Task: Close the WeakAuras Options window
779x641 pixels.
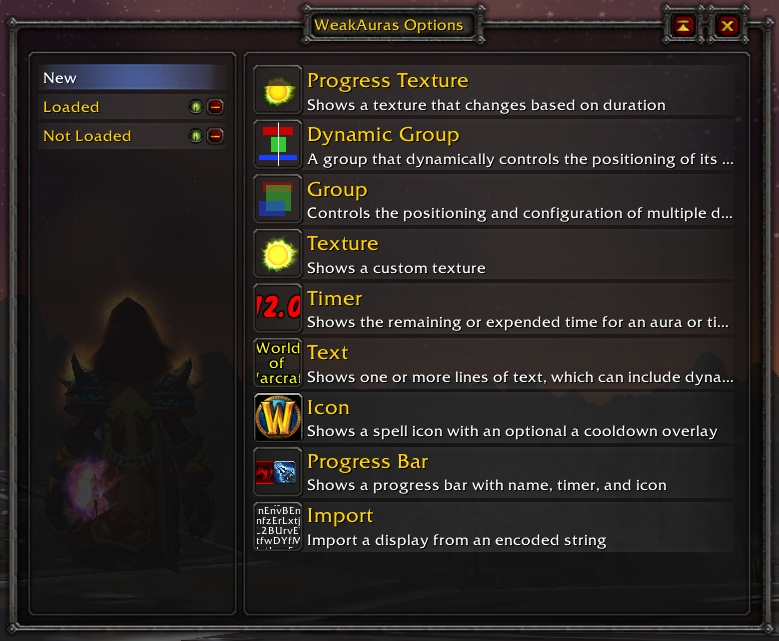Action: [727, 26]
